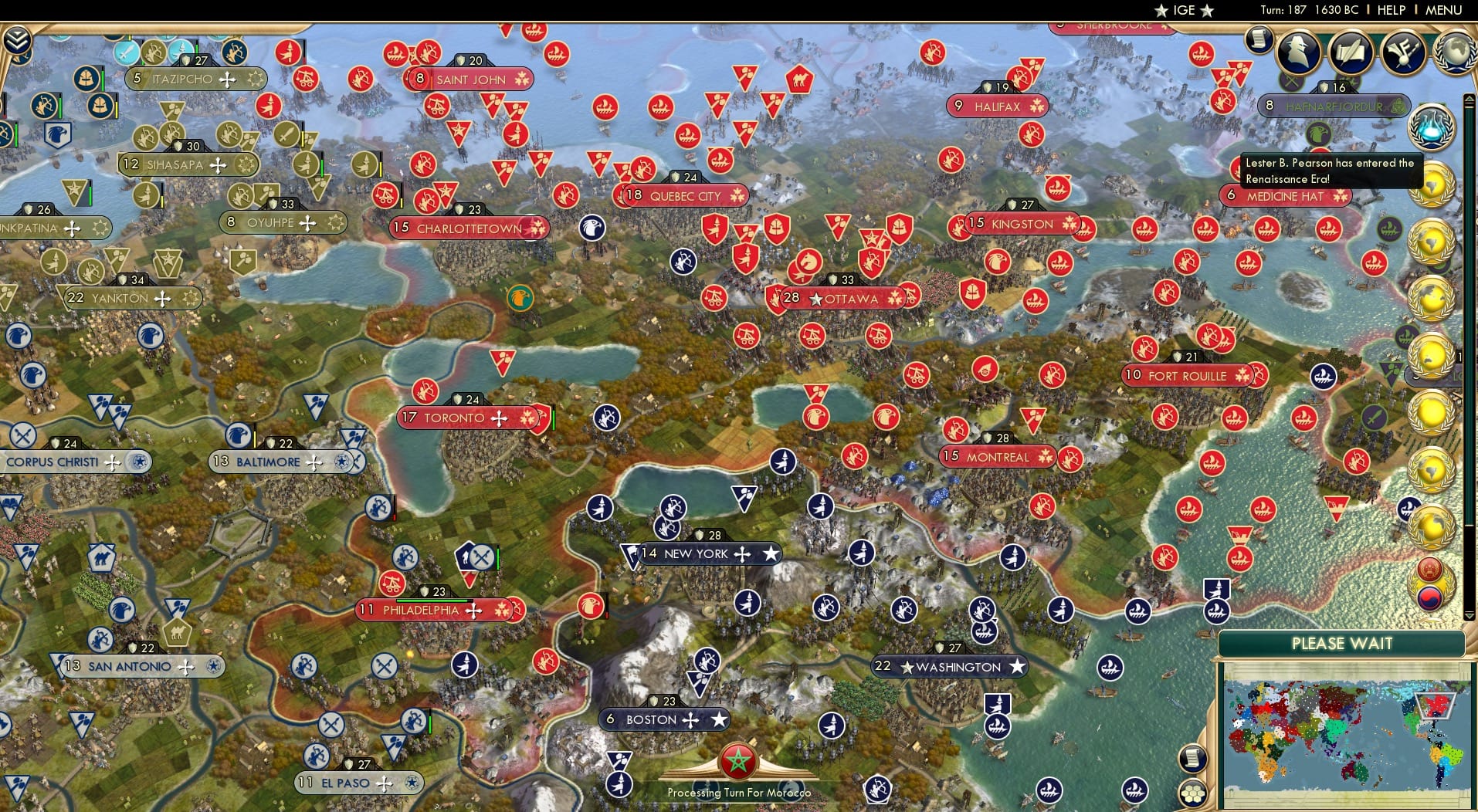Toggle map options with hex grid icon
Screen dimensions: 1478x812
click(1192, 793)
